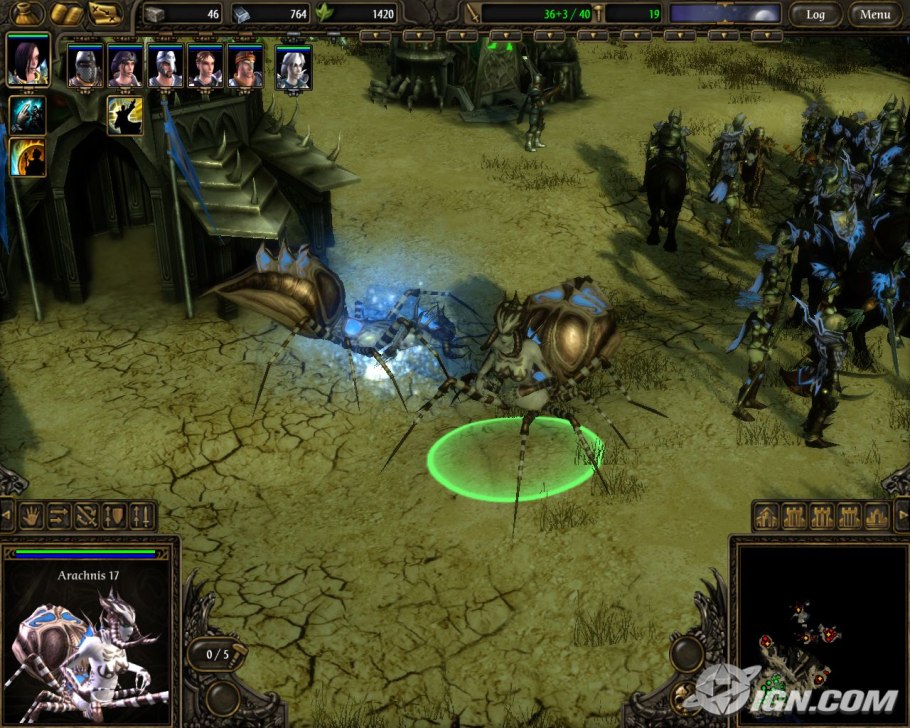Select the full-helmet knight hero portrait
The image size is (910, 728).
click(x=85, y=67)
